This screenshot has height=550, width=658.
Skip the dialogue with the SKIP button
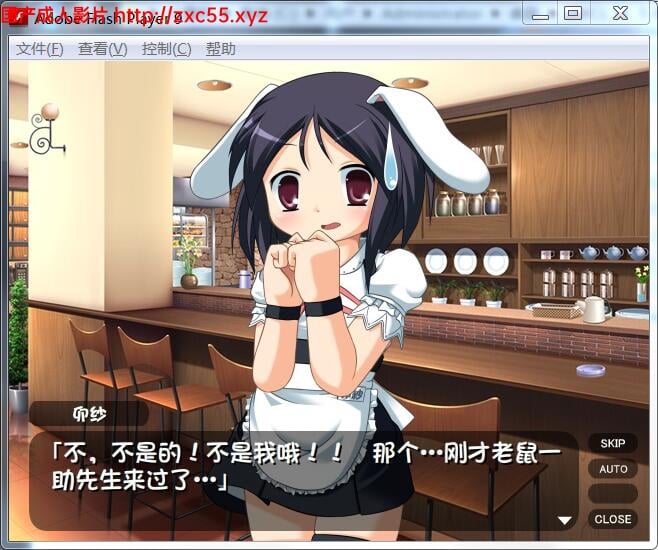[612, 443]
